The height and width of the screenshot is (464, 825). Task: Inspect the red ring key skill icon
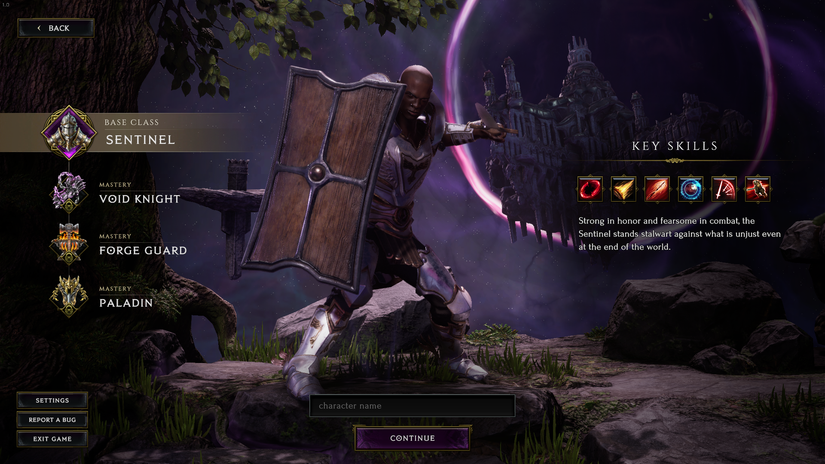point(590,188)
